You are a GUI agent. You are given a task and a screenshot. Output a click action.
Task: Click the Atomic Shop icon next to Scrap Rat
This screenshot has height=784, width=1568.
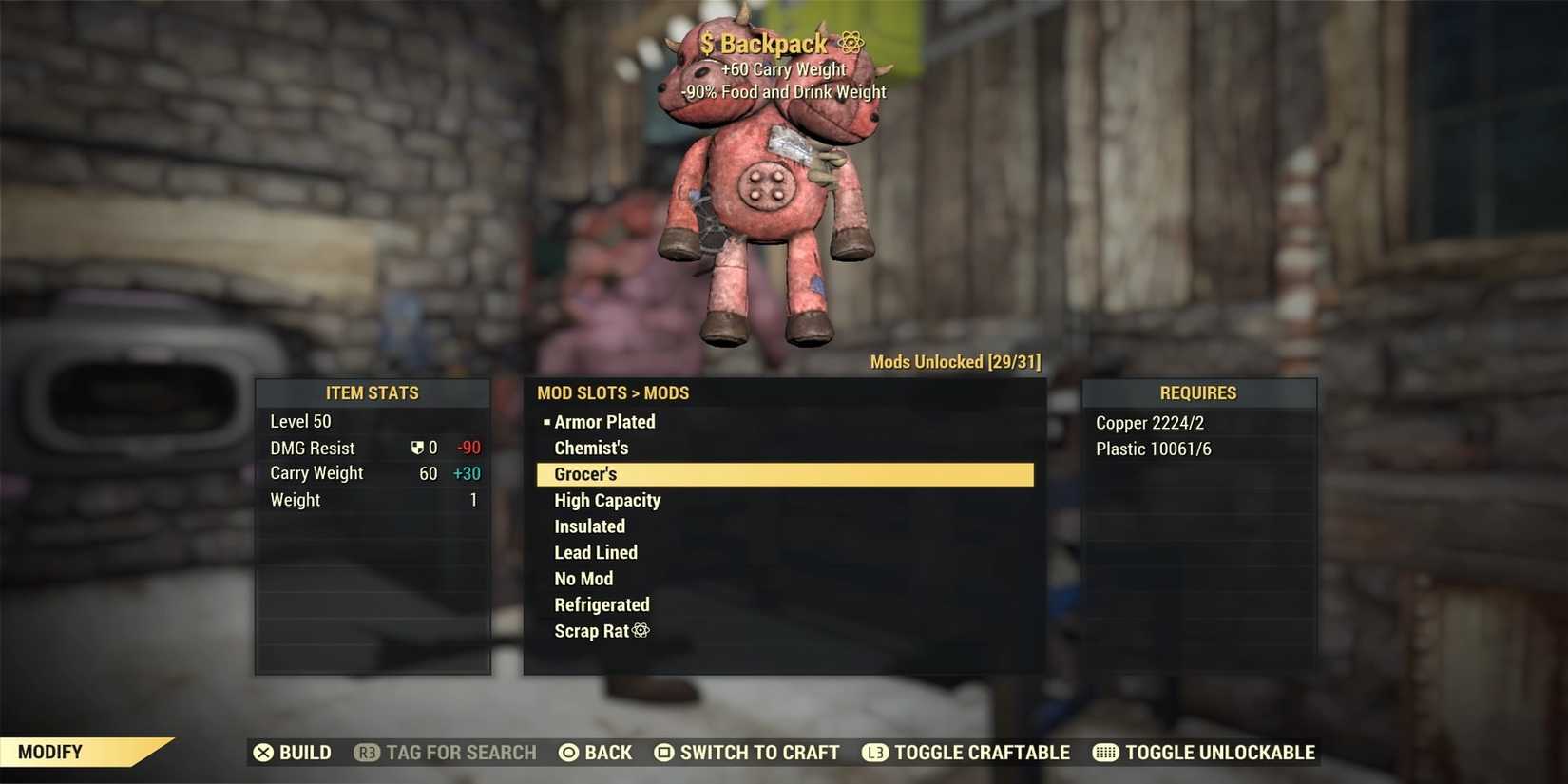pyautogui.click(x=641, y=630)
